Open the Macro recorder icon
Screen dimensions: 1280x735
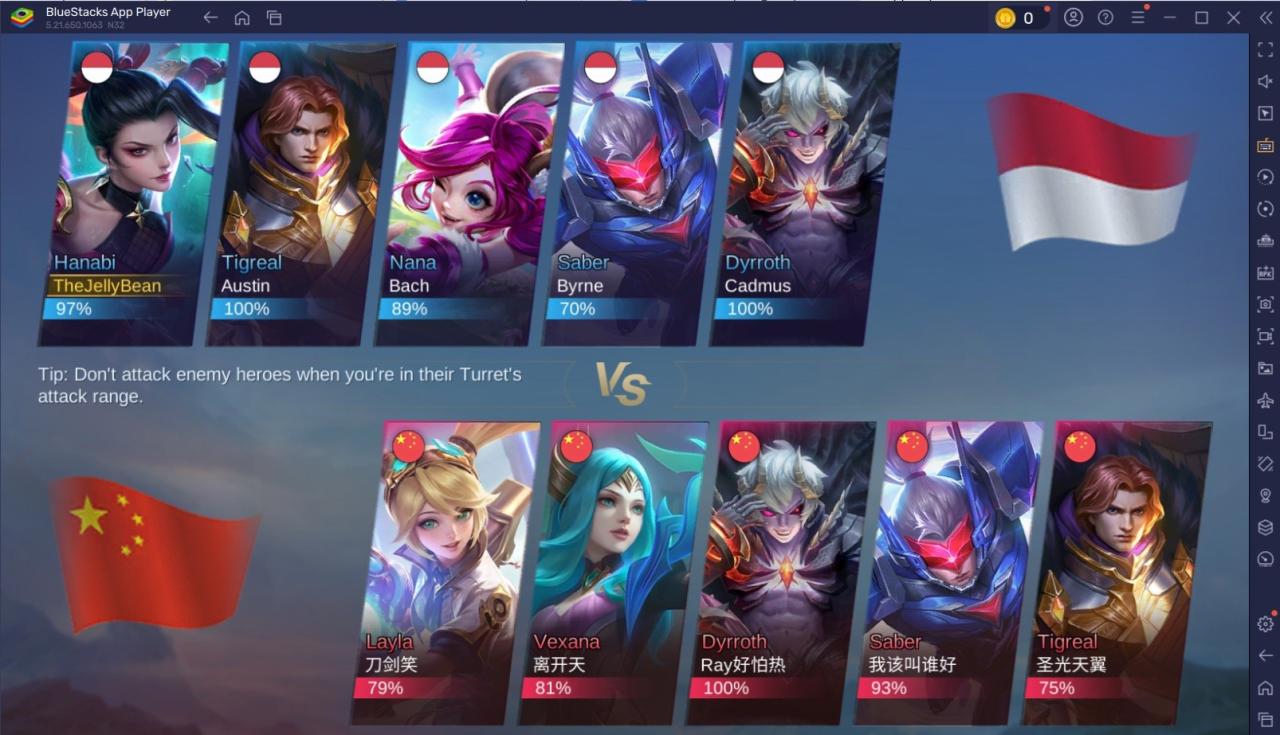(1264, 176)
